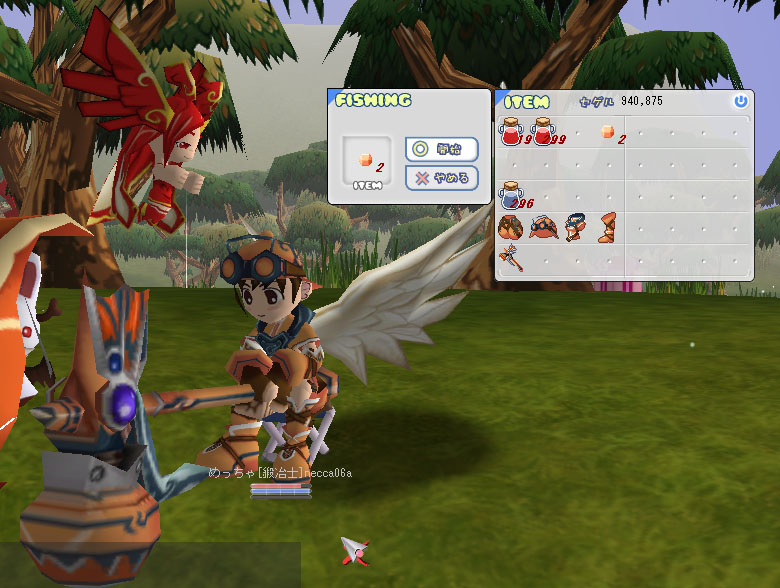Select the bait in the Fishing item slot

tap(366, 160)
